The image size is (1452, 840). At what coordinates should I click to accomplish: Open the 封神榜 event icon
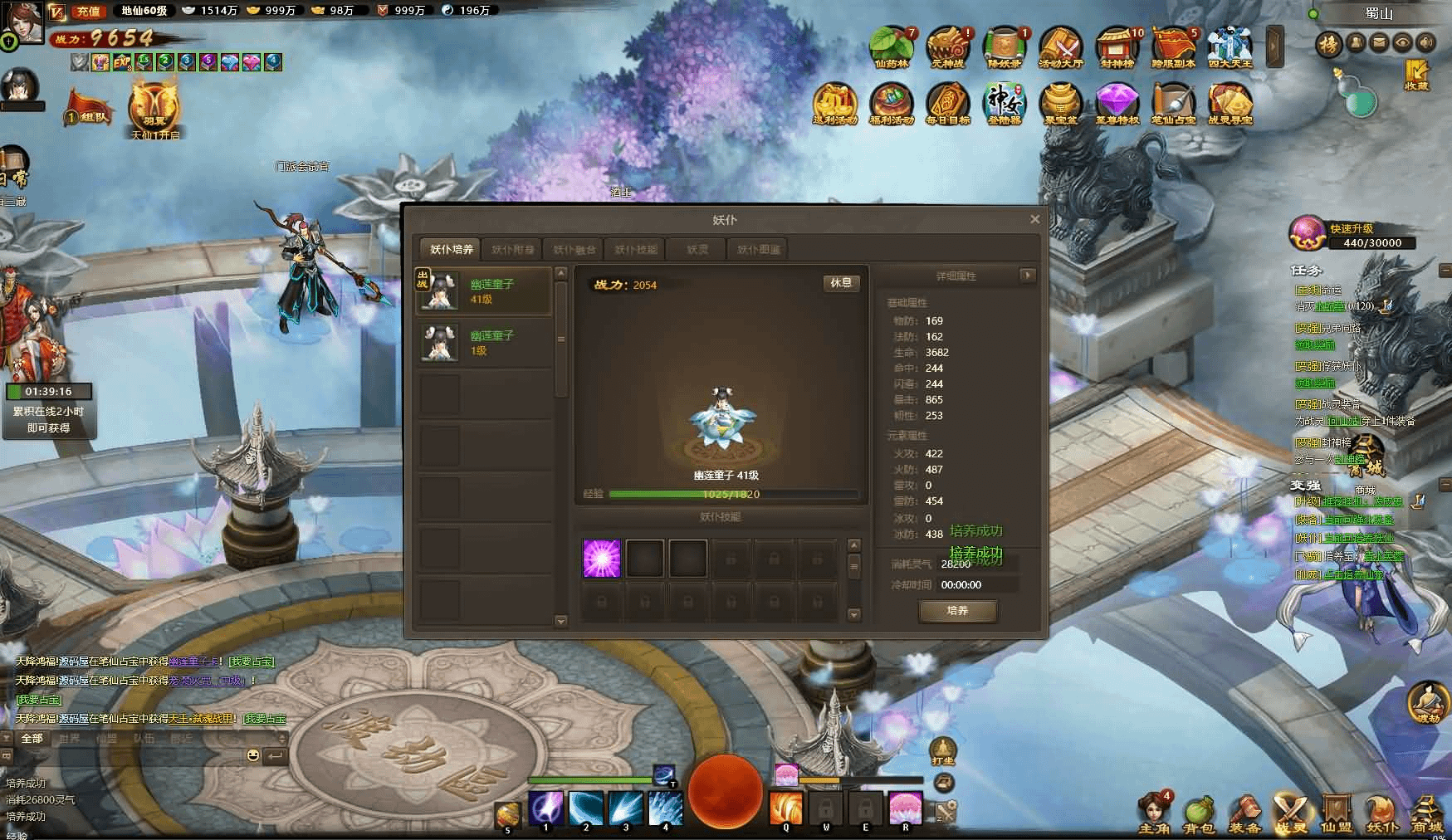(1117, 47)
